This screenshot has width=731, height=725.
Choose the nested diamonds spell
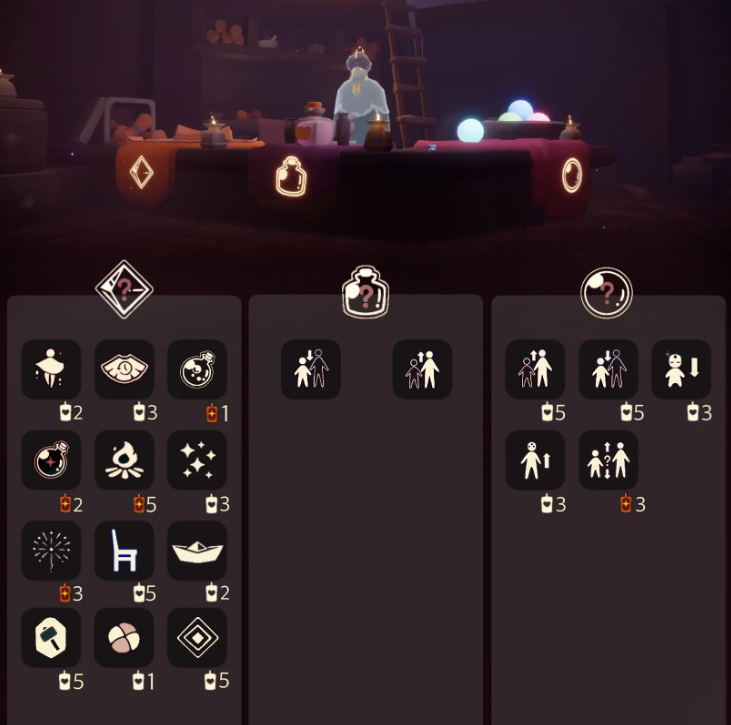(197, 638)
